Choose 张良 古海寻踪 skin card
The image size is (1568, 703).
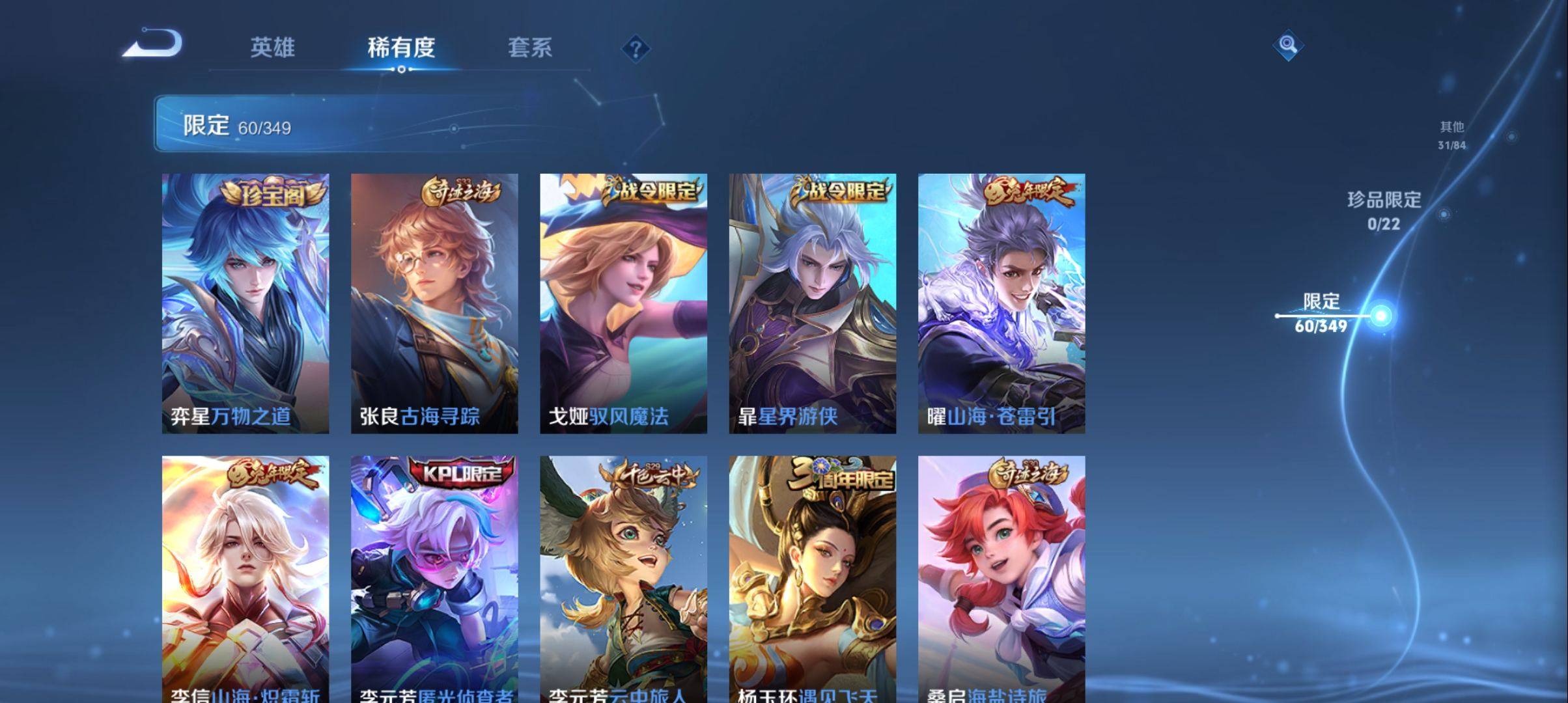pos(434,303)
